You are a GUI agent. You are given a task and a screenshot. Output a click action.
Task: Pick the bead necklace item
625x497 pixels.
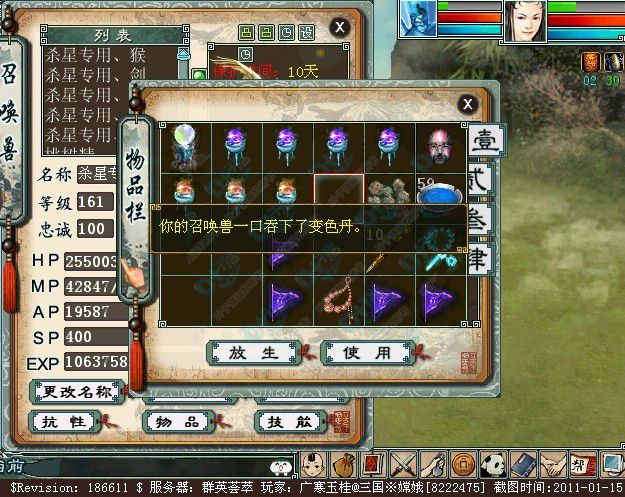pyautogui.click(x=339, y=299)
